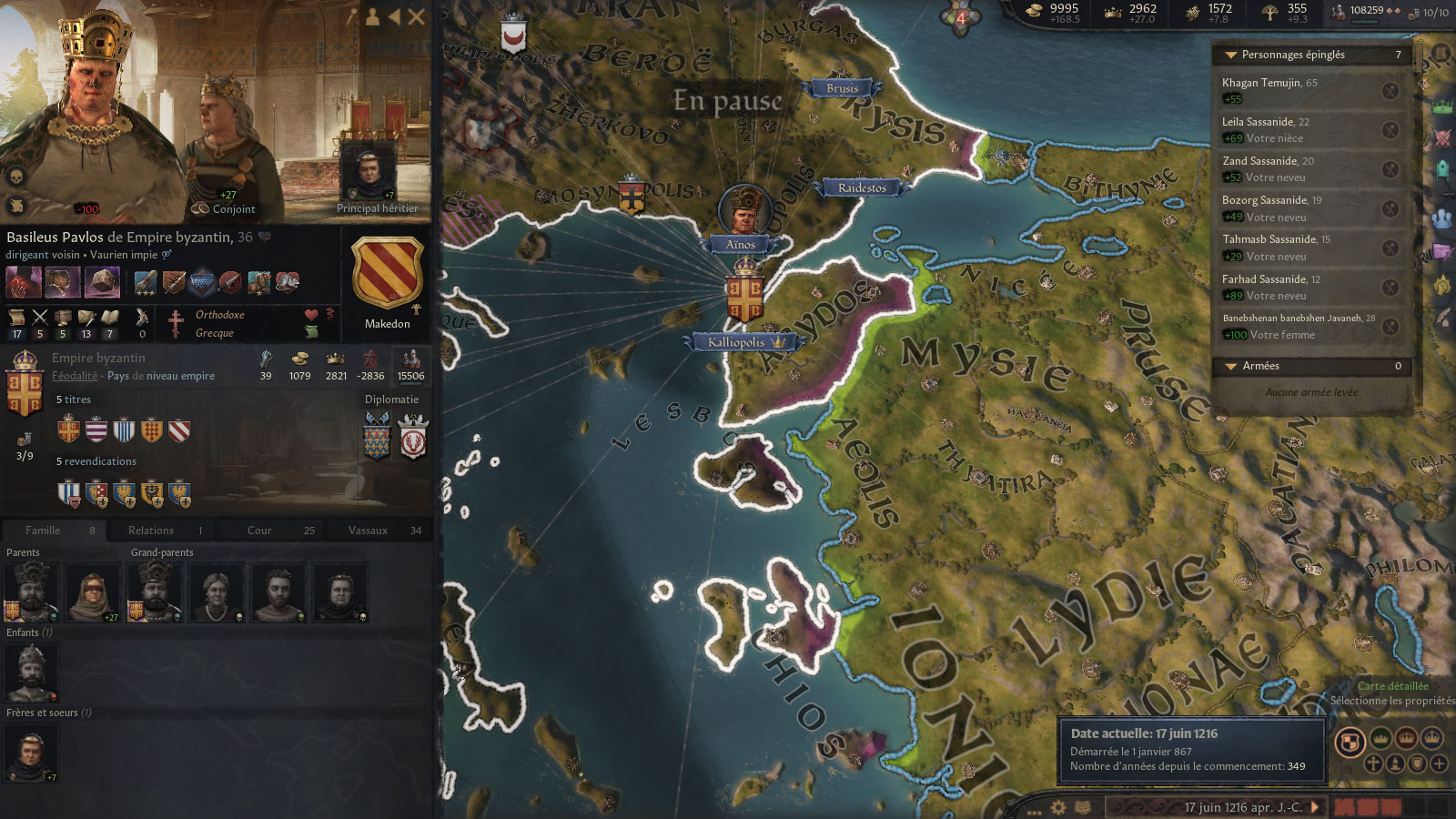The height and width of the screenshot is (819, 1456).
Task: Open the Féodalité government link
Action: pyautogui.click(x=75, y=376)
